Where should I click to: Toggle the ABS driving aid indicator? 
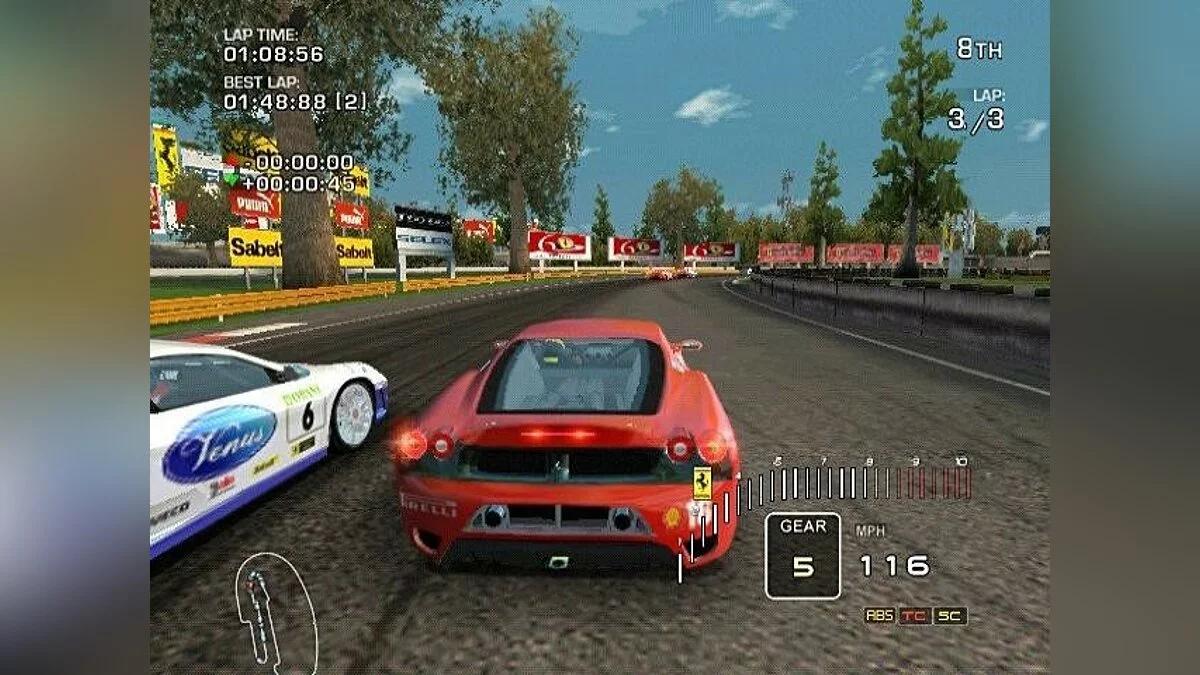click(879, 616)
